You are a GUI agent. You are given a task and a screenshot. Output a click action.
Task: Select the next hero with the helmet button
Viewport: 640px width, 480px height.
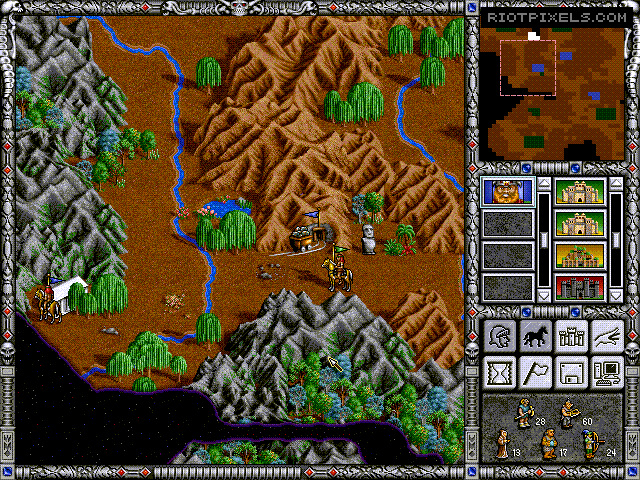pyautogui.click(x=499, y=337)
